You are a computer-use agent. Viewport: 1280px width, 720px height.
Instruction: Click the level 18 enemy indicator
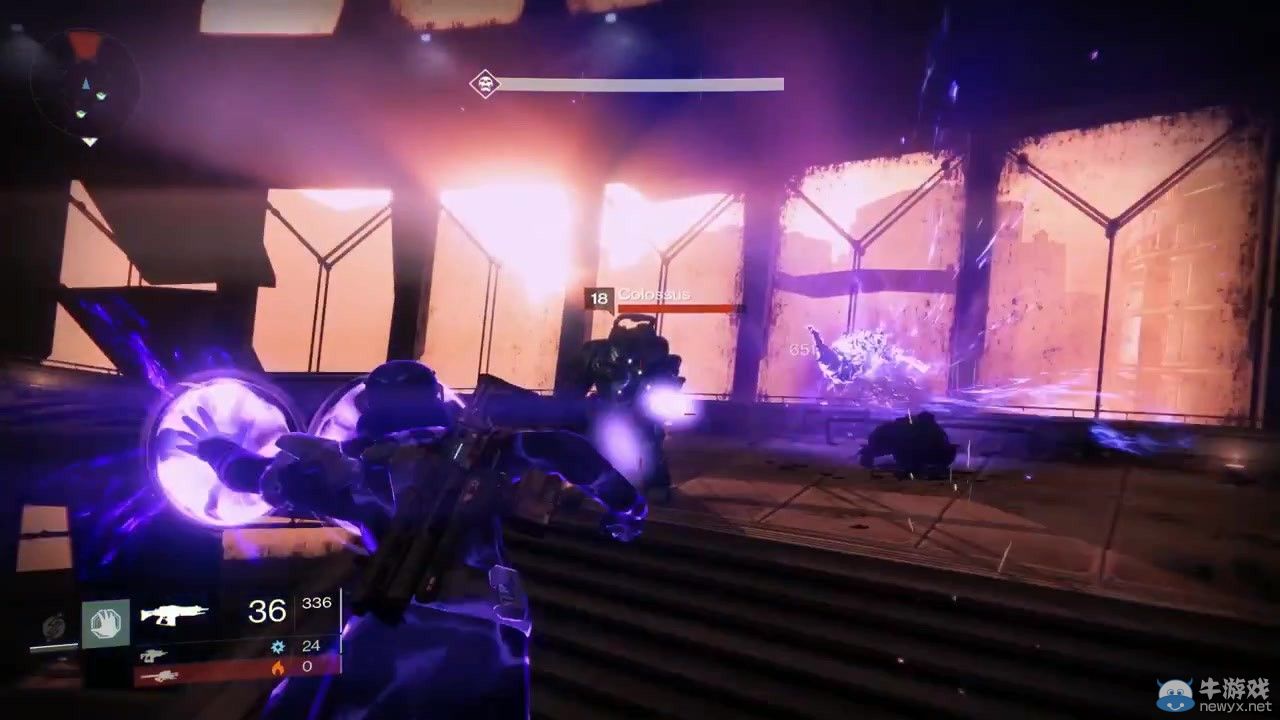[598, 296]
